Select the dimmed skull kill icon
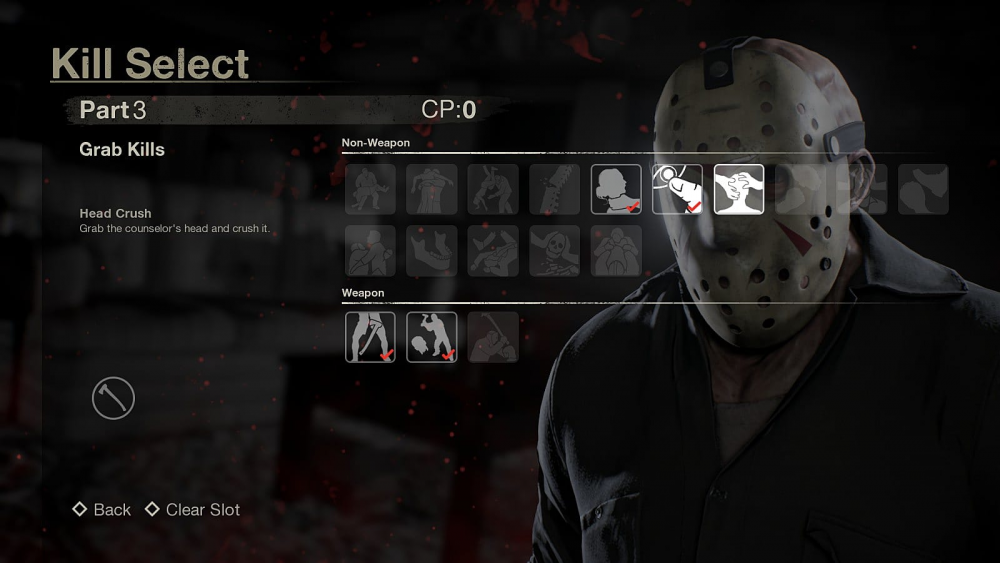 coord(555,251)
